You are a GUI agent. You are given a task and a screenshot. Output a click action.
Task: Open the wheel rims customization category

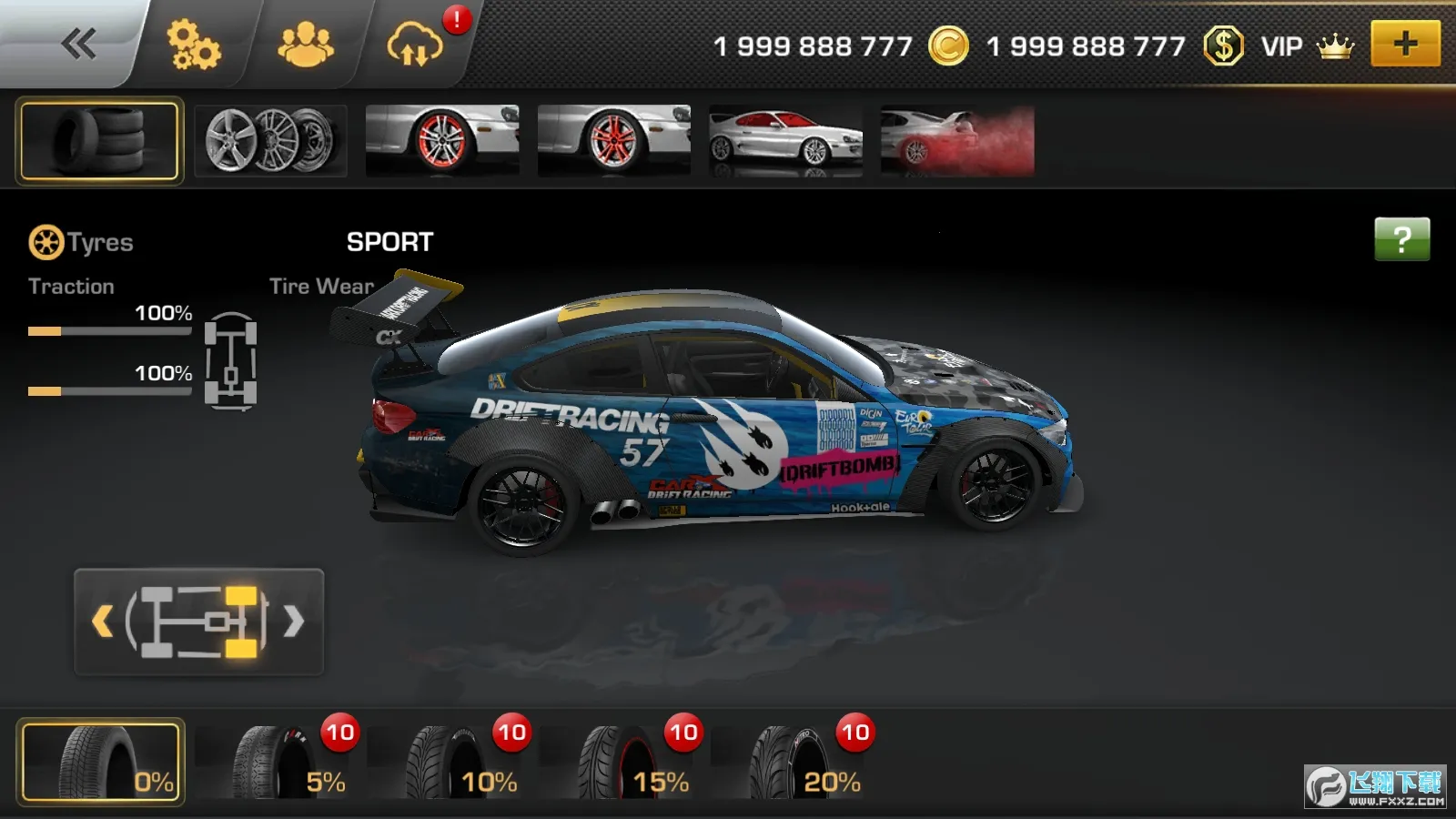(x=269, y=140)
